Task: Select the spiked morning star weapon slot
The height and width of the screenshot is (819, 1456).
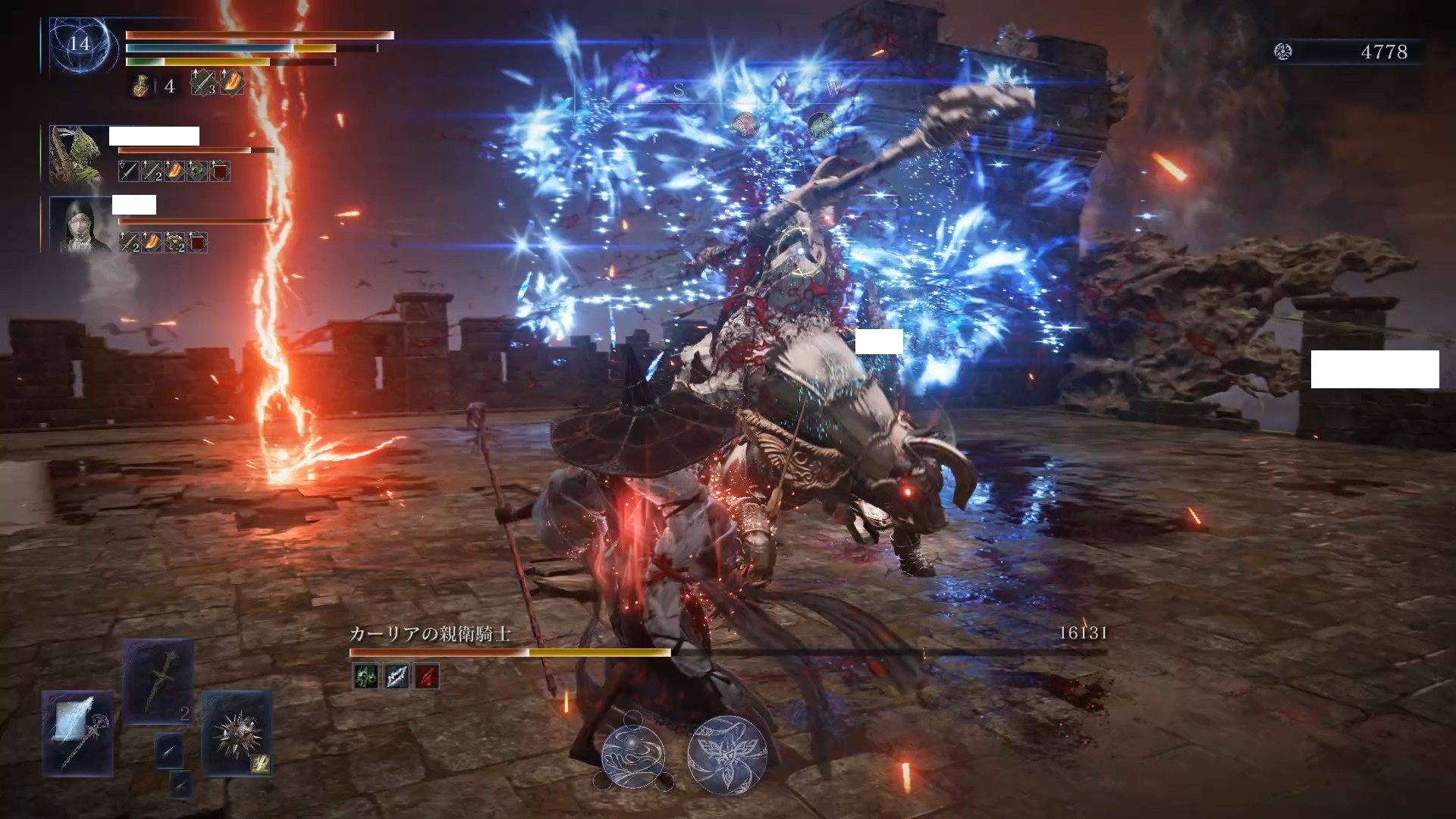Action: coord(236,733)
